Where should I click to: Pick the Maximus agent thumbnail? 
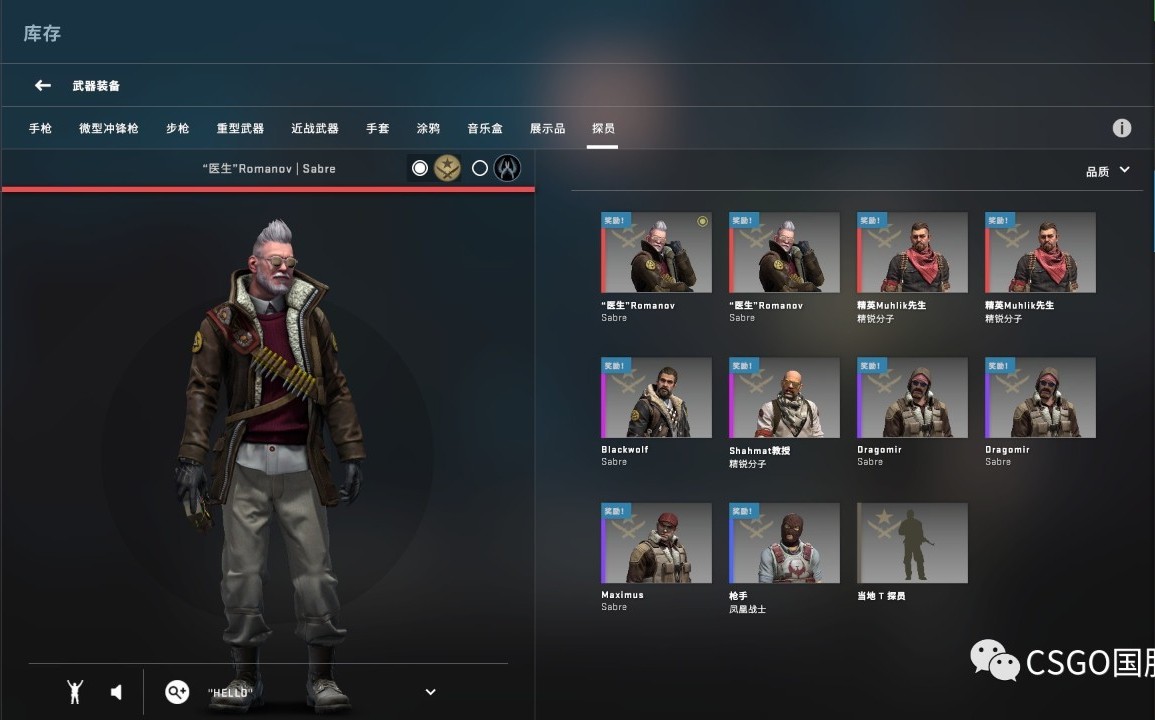tap(656, 543)
